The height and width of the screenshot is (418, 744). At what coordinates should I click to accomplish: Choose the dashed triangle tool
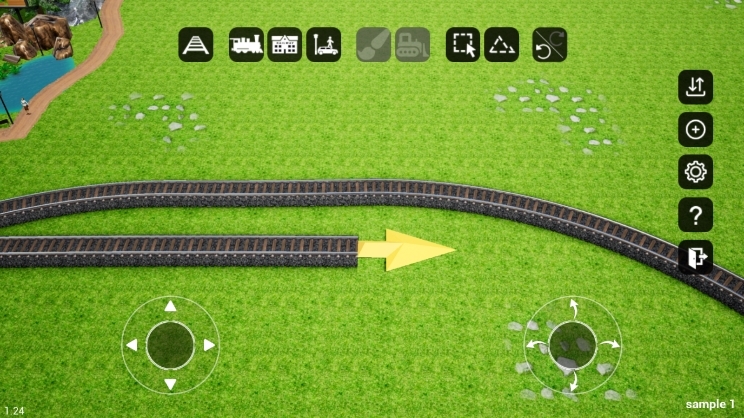[501, 45]
